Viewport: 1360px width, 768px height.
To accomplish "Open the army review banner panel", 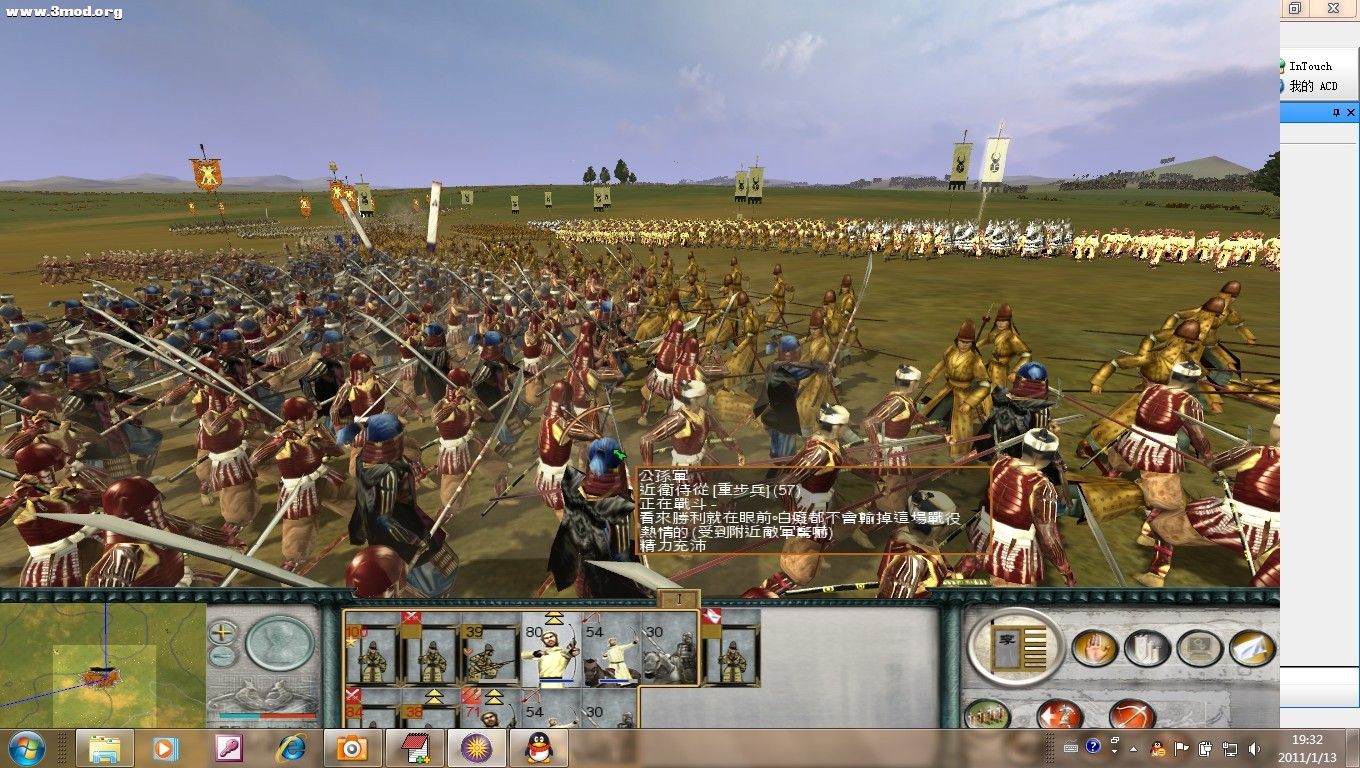I will point(1016,647).
